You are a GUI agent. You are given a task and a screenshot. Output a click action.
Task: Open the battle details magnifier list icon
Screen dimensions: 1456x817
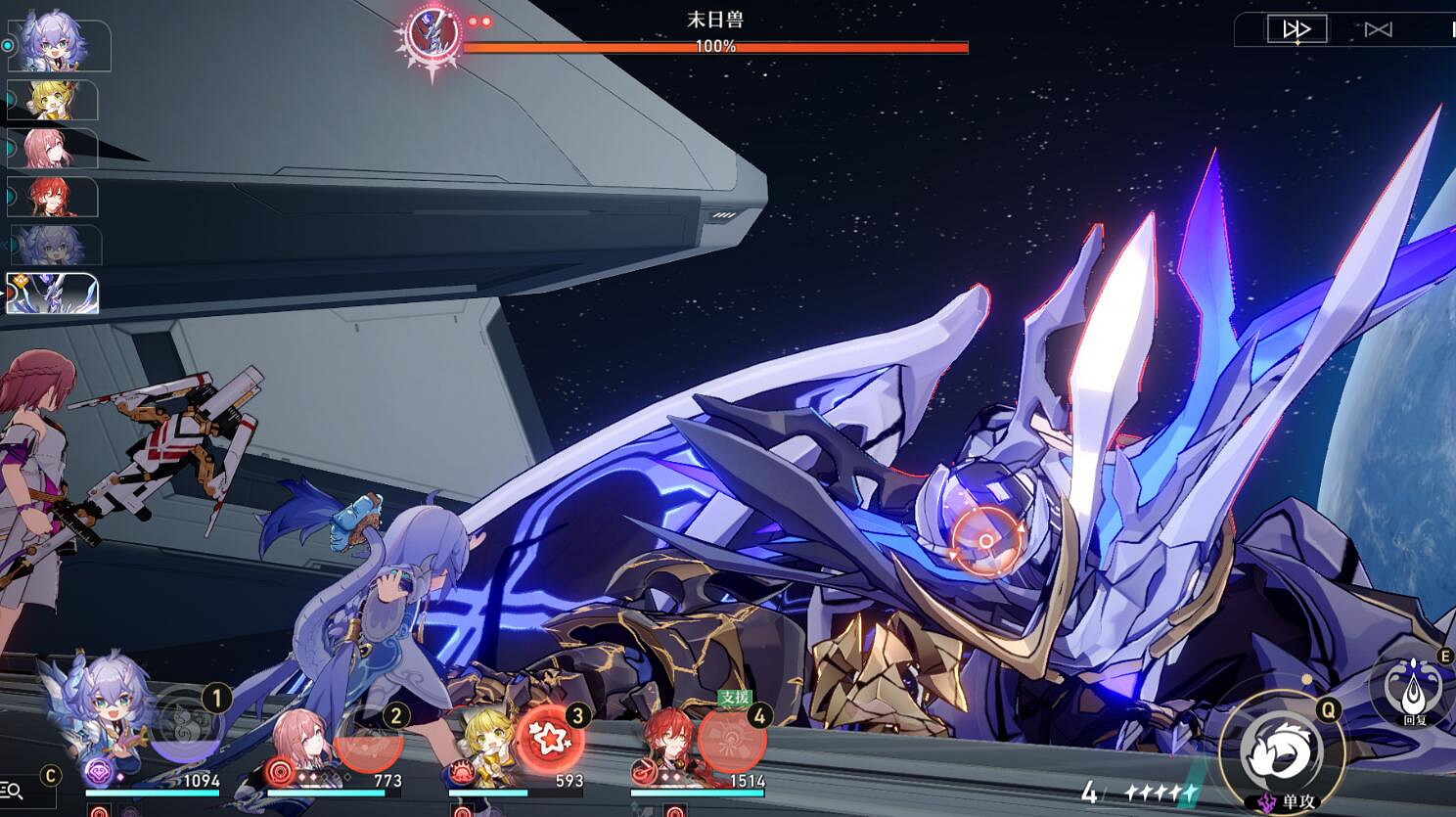click(14, 789)
